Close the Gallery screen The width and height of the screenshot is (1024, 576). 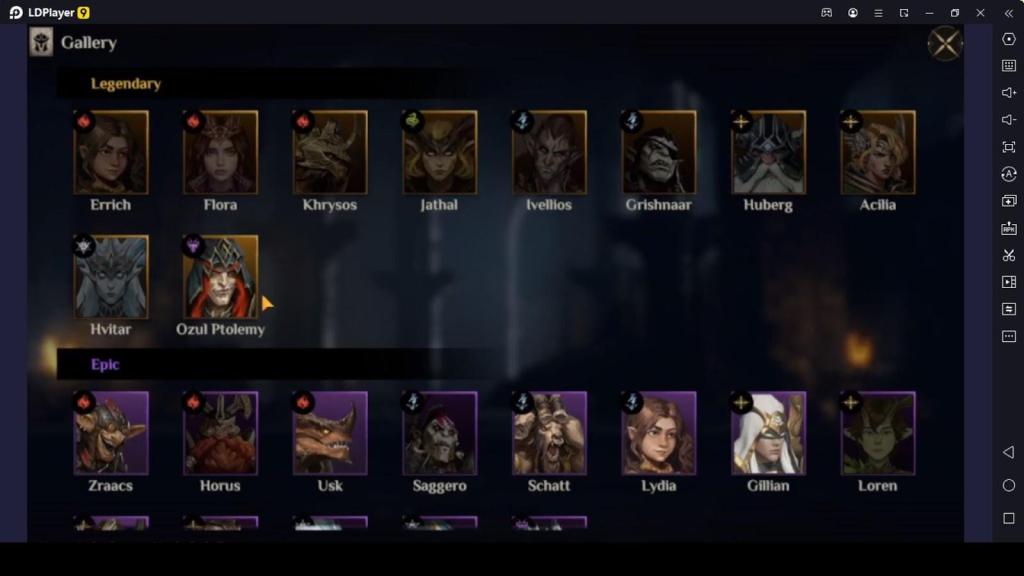point(944,44)
